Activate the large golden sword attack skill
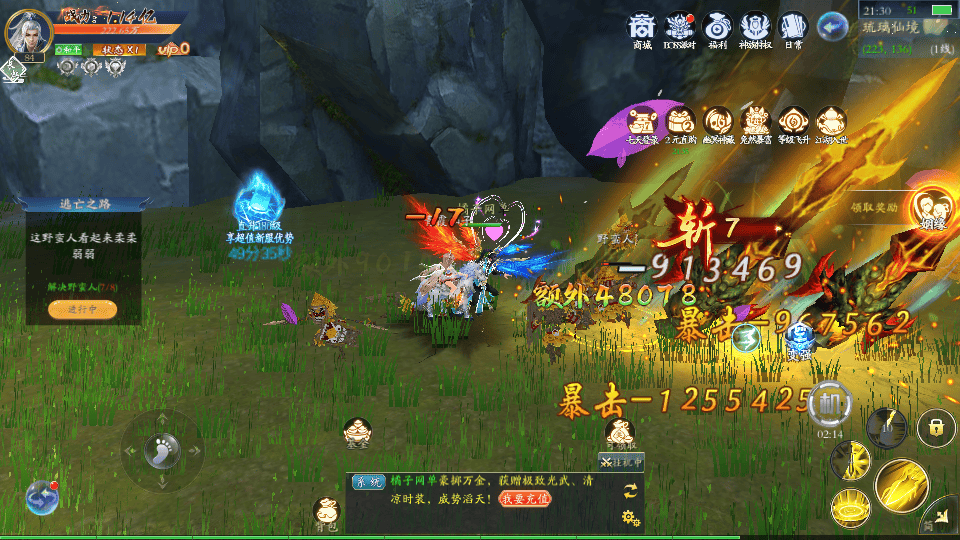Image resolution: width=960 pixels, height=540 pixels. click(901, 487)
